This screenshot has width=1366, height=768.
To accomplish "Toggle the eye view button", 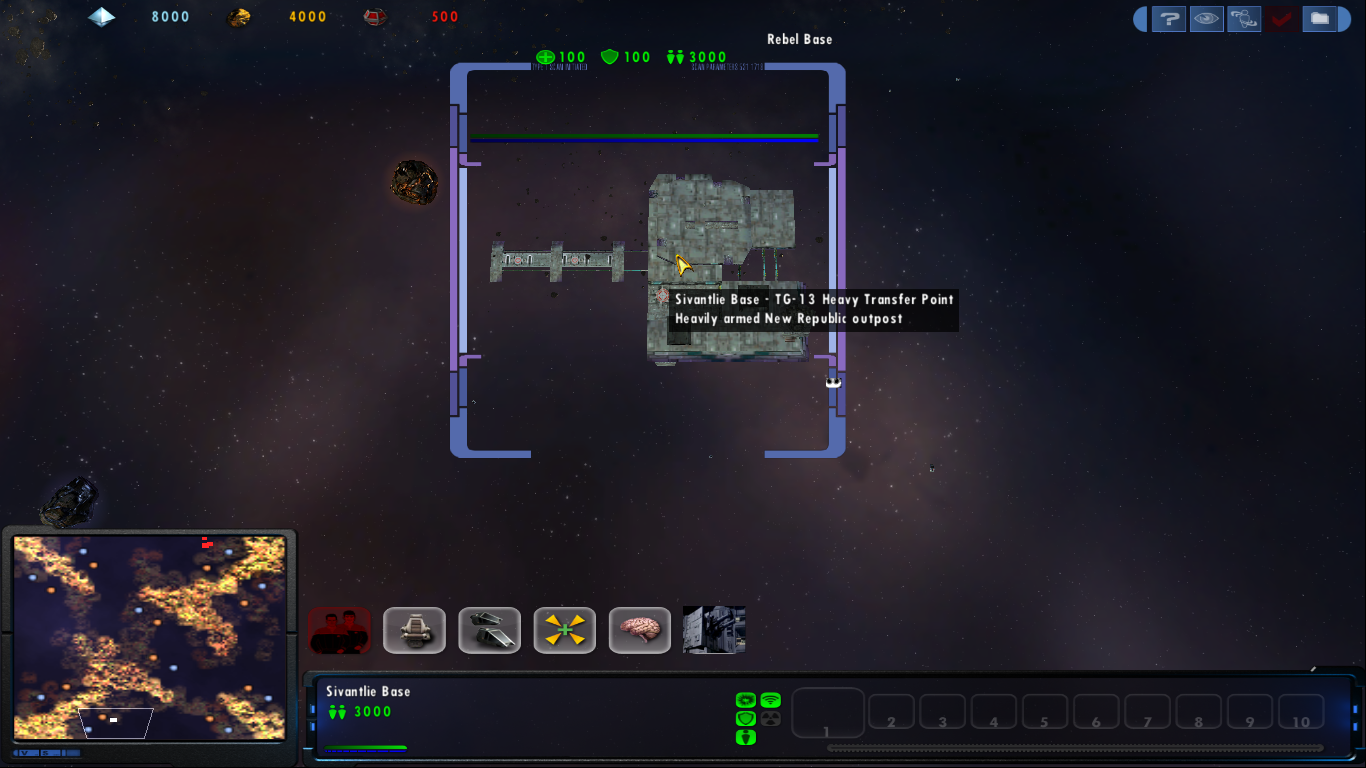I will (1206, 18).
